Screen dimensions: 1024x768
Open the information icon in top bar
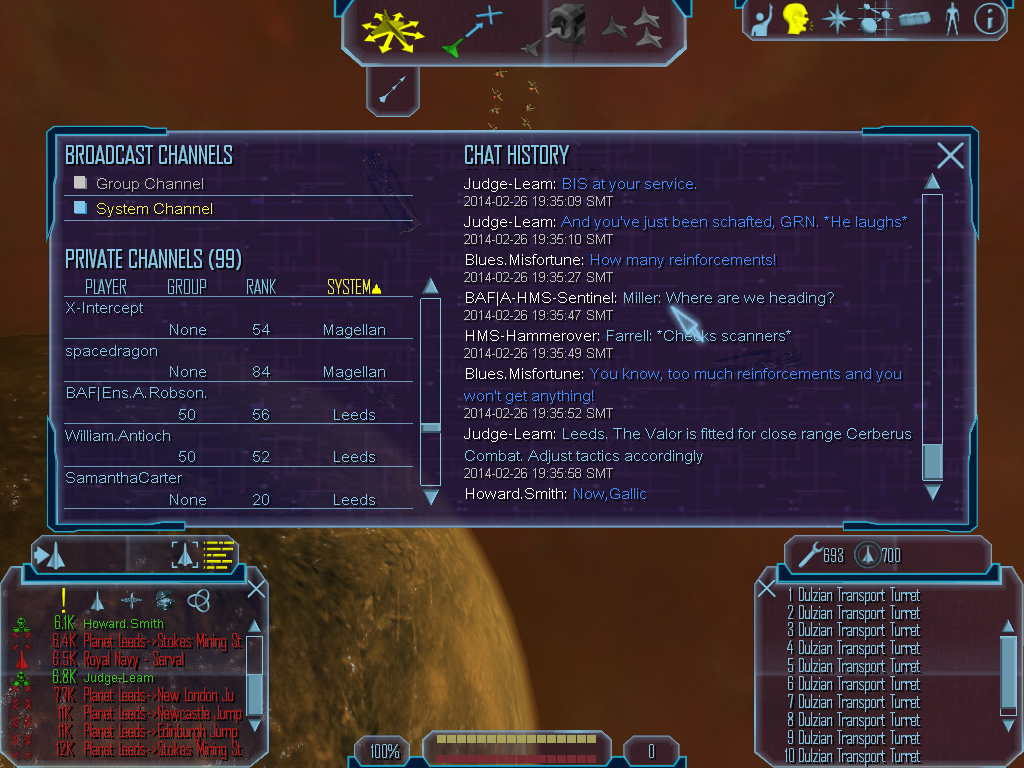click(x=988, y=18)
